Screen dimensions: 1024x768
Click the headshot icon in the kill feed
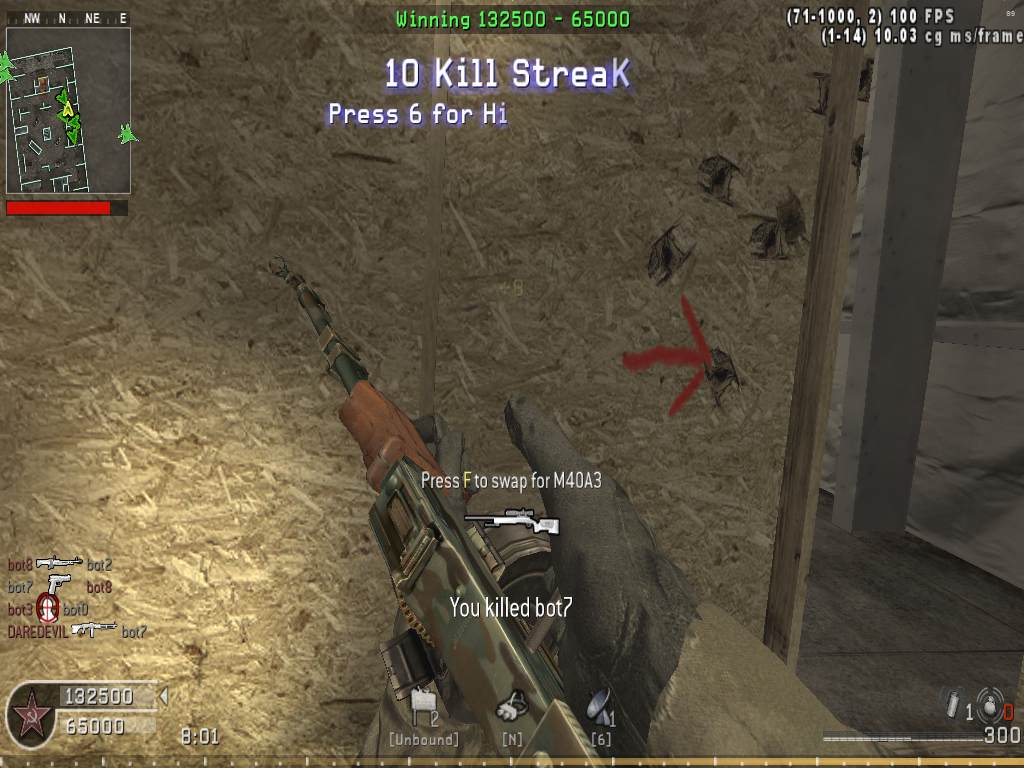point(47,607)
